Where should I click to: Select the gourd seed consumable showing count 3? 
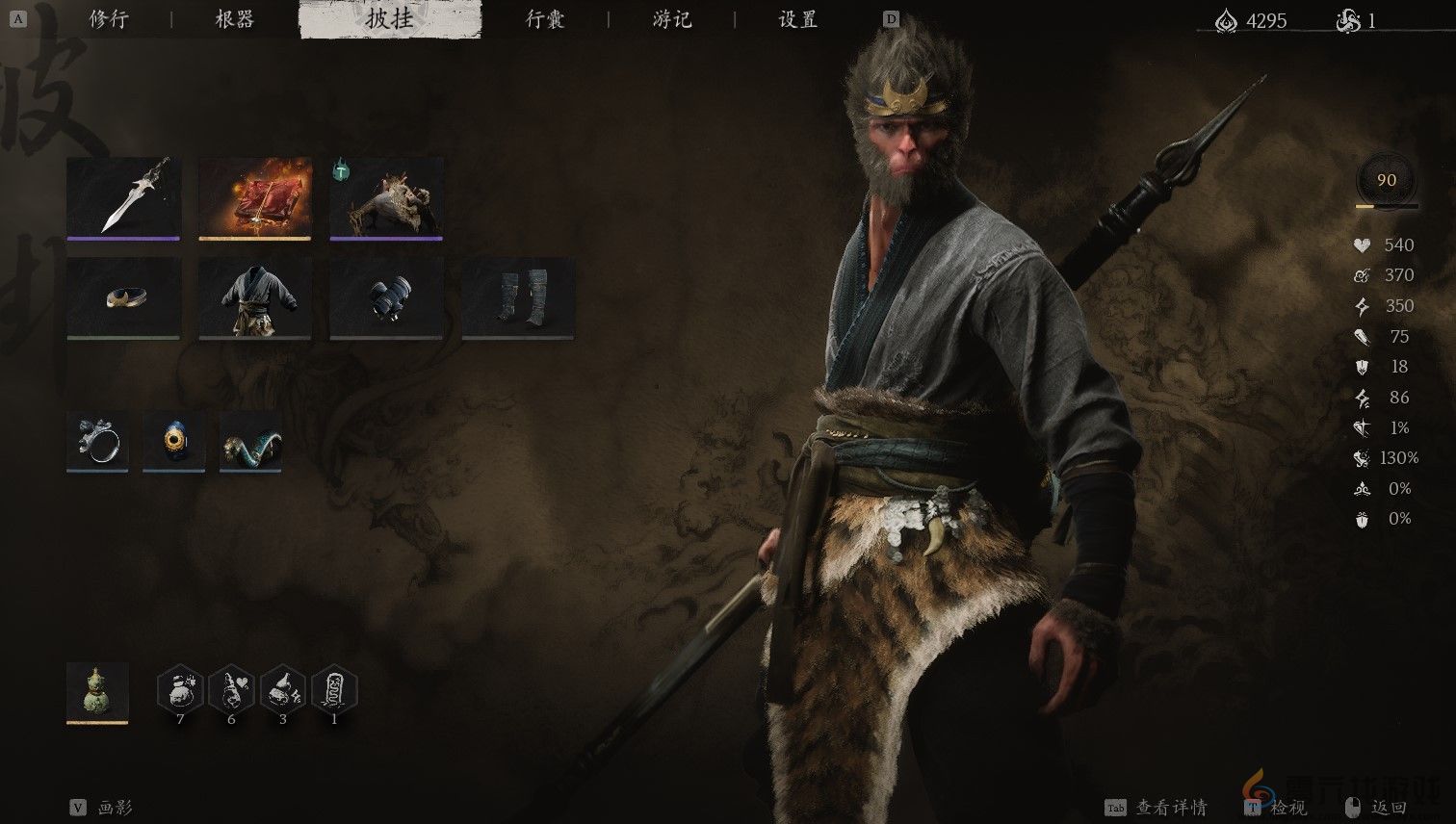point(282,691)
